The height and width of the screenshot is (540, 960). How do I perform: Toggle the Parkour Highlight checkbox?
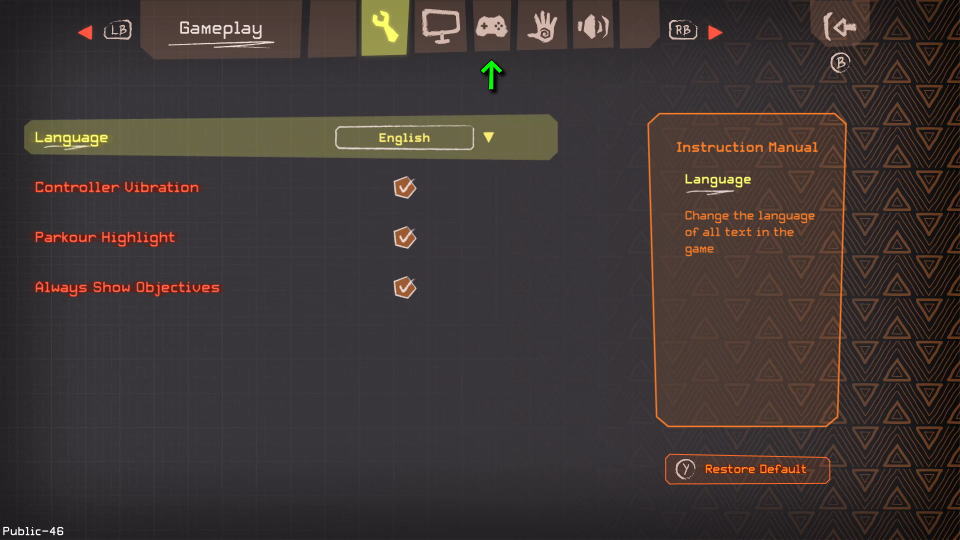pyautogui.click(x=404, y=237)
